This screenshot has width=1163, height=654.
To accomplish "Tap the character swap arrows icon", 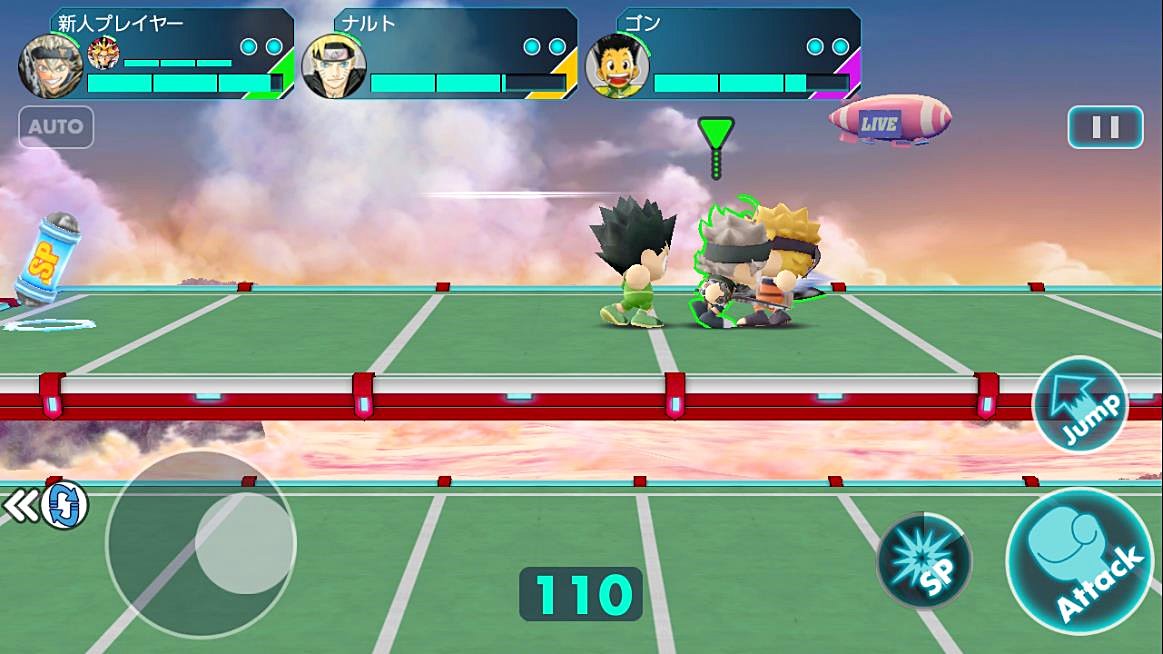I will [62, 506].
